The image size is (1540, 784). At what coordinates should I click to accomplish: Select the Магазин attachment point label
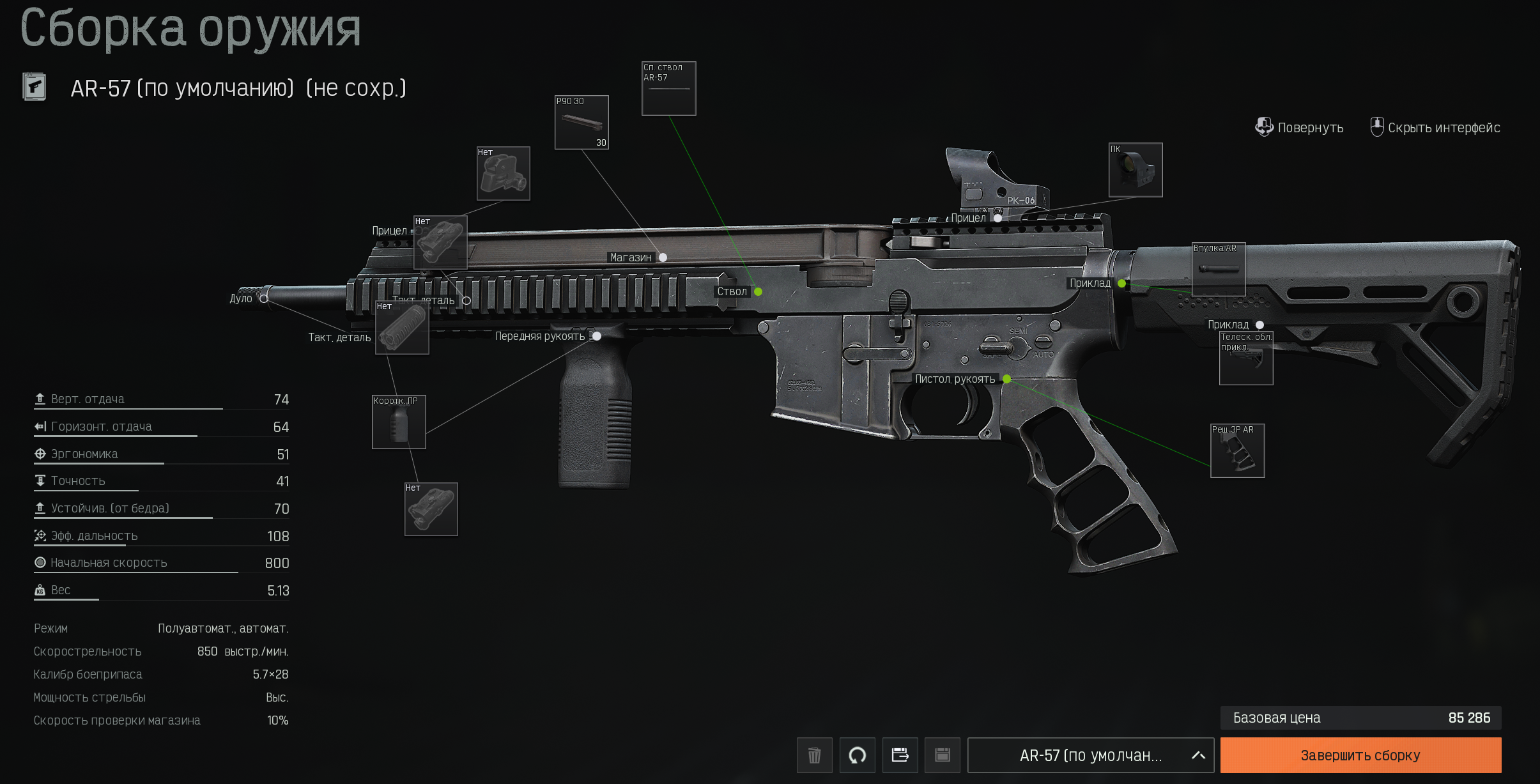coord(631,257)
